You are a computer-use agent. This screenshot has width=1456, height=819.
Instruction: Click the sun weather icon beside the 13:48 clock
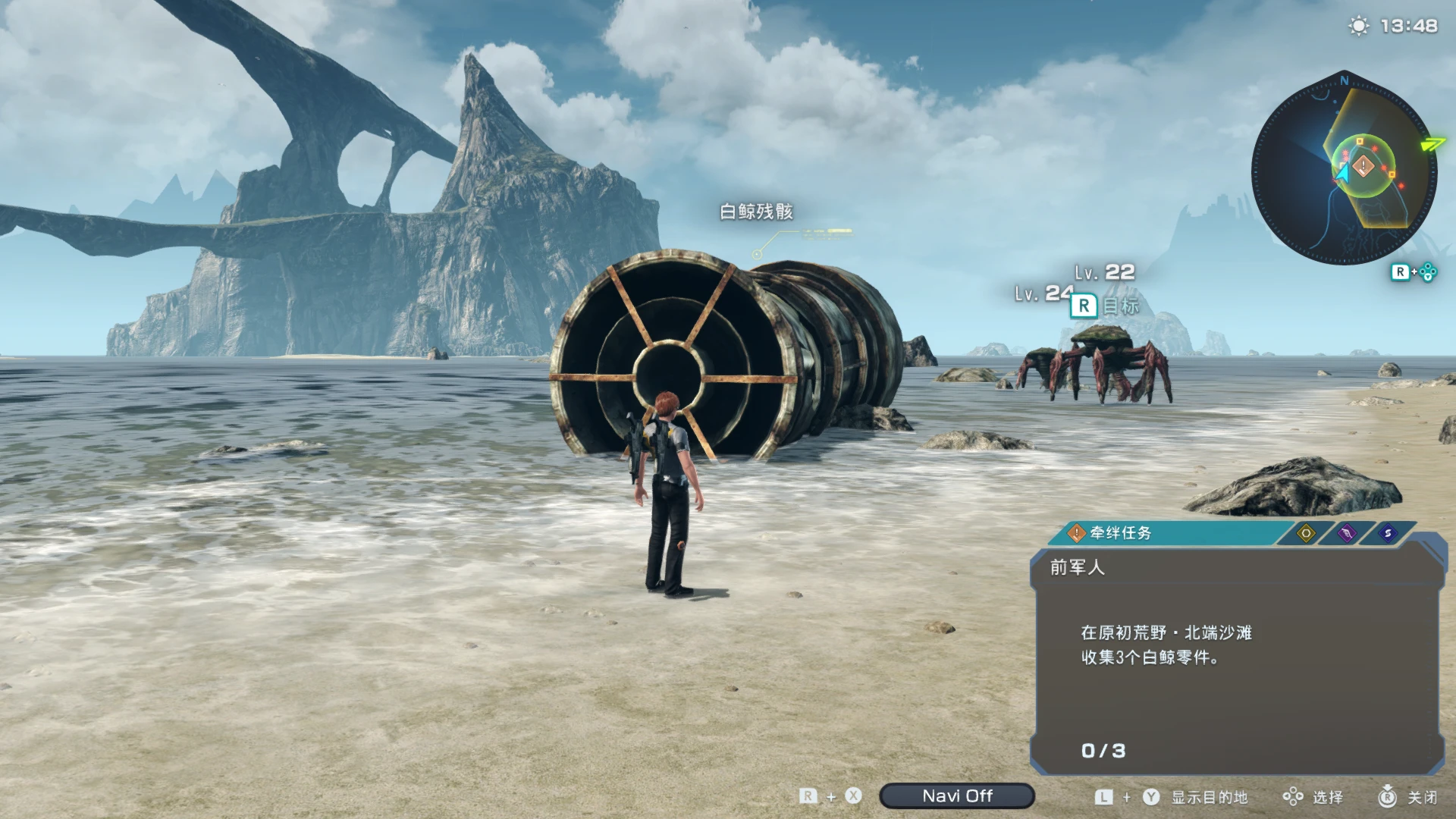coord(1357,25)
